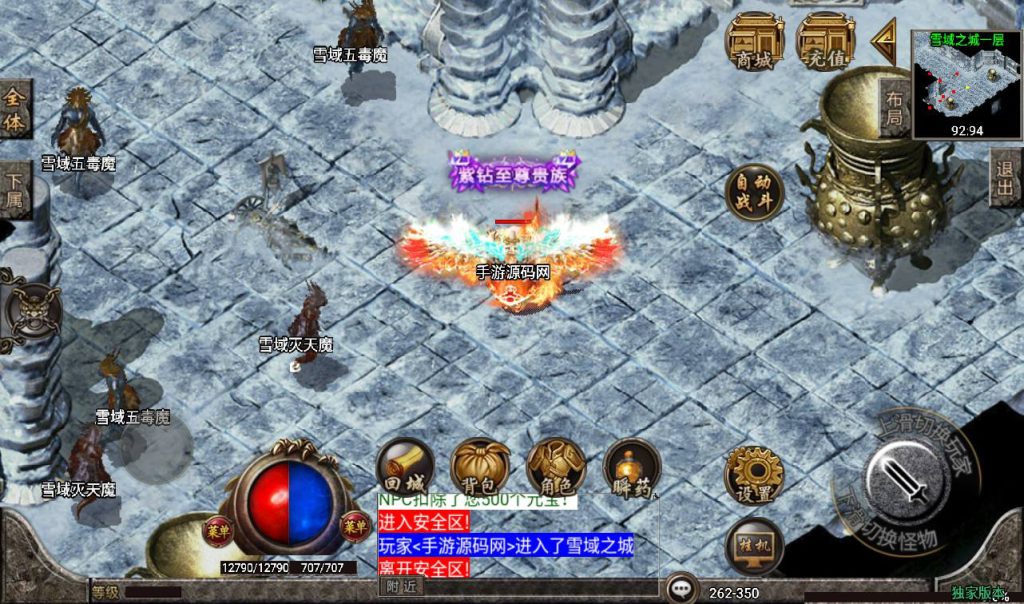
Task: Activate the 挂机 idle mode button
Action: [x=754, y=546]
